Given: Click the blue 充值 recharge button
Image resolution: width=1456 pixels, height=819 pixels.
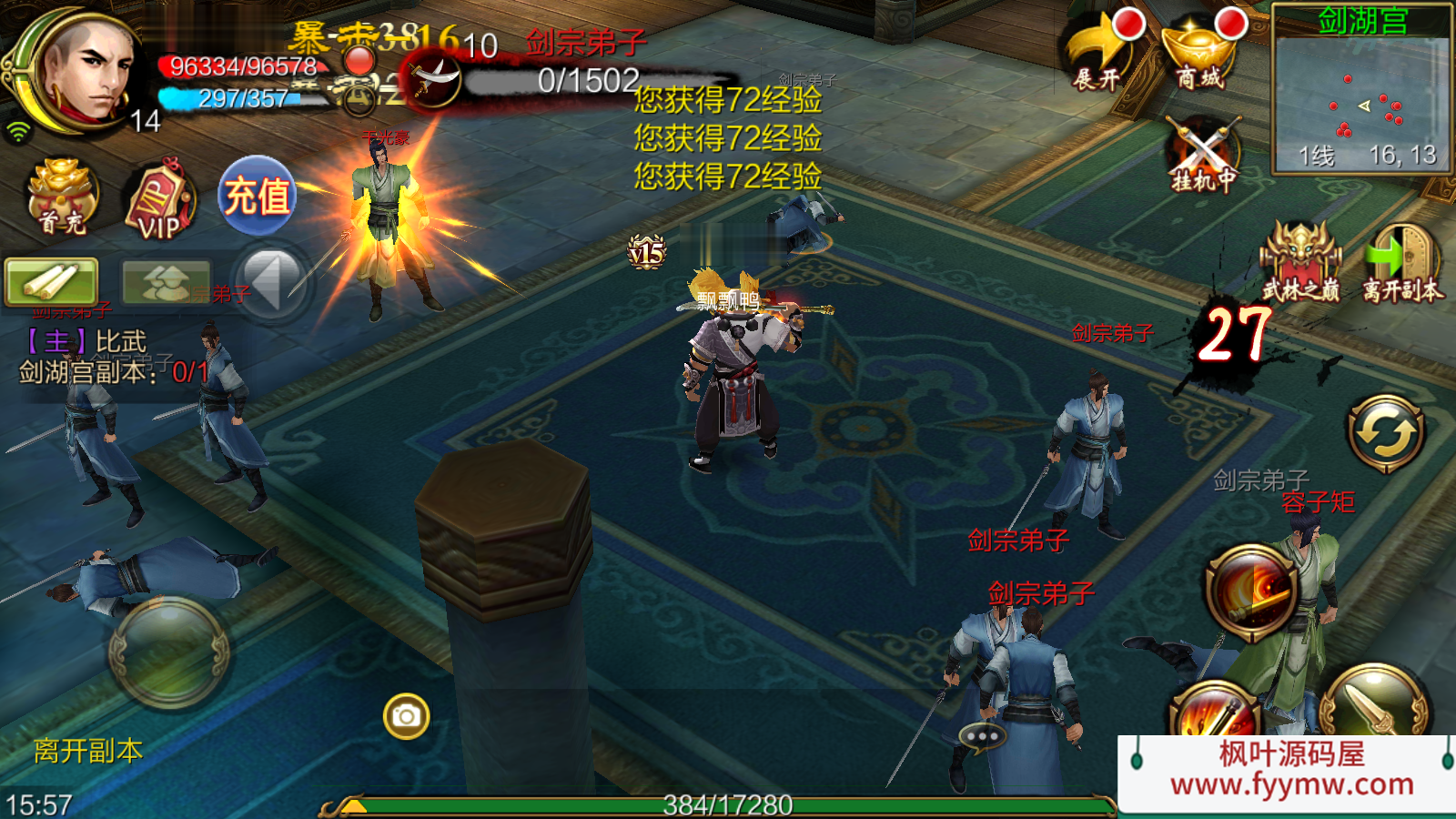Looking at the screenshot, I should tap(258, 196).
